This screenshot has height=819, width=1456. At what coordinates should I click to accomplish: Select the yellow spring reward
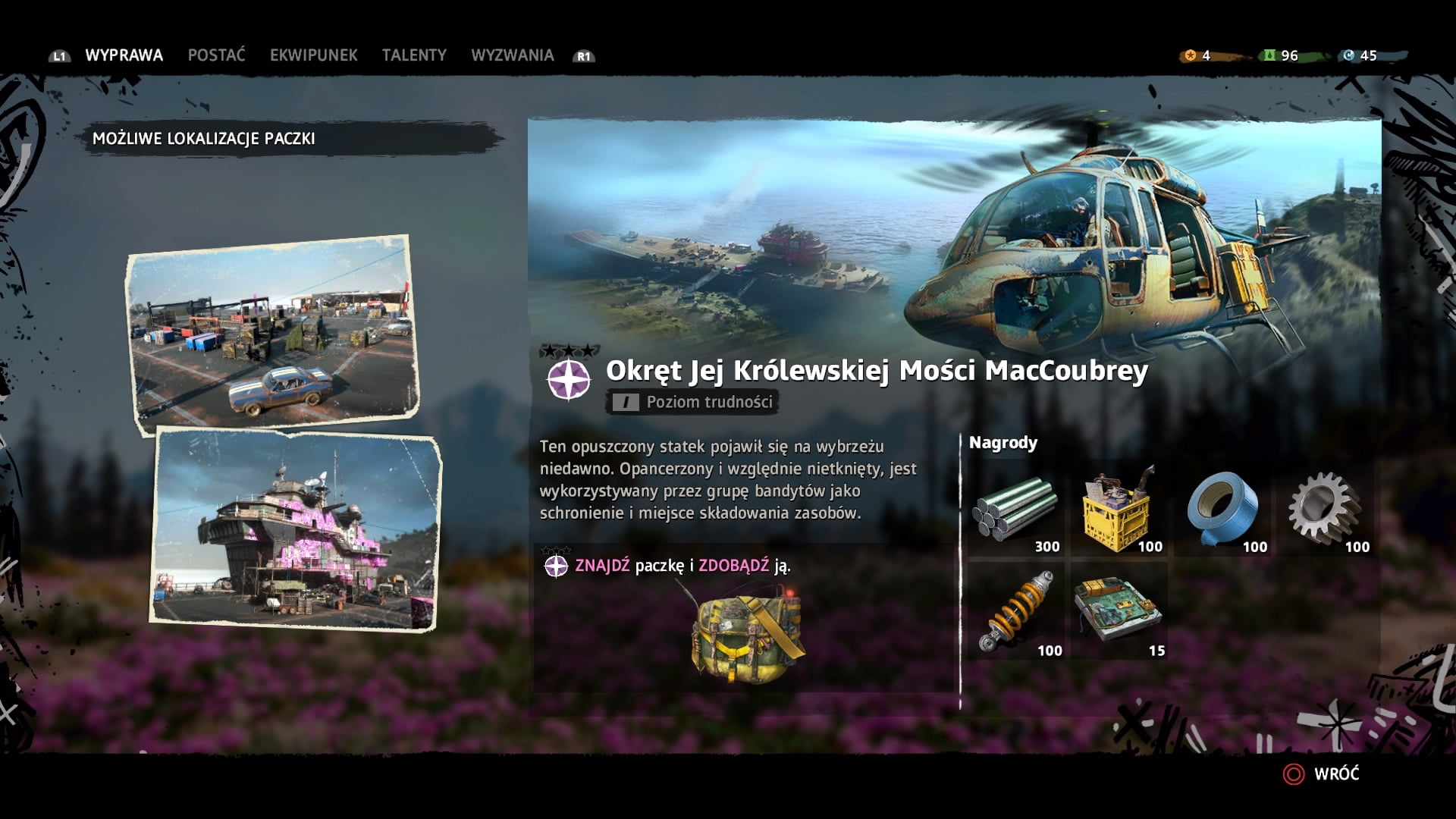pos(1017,611)
